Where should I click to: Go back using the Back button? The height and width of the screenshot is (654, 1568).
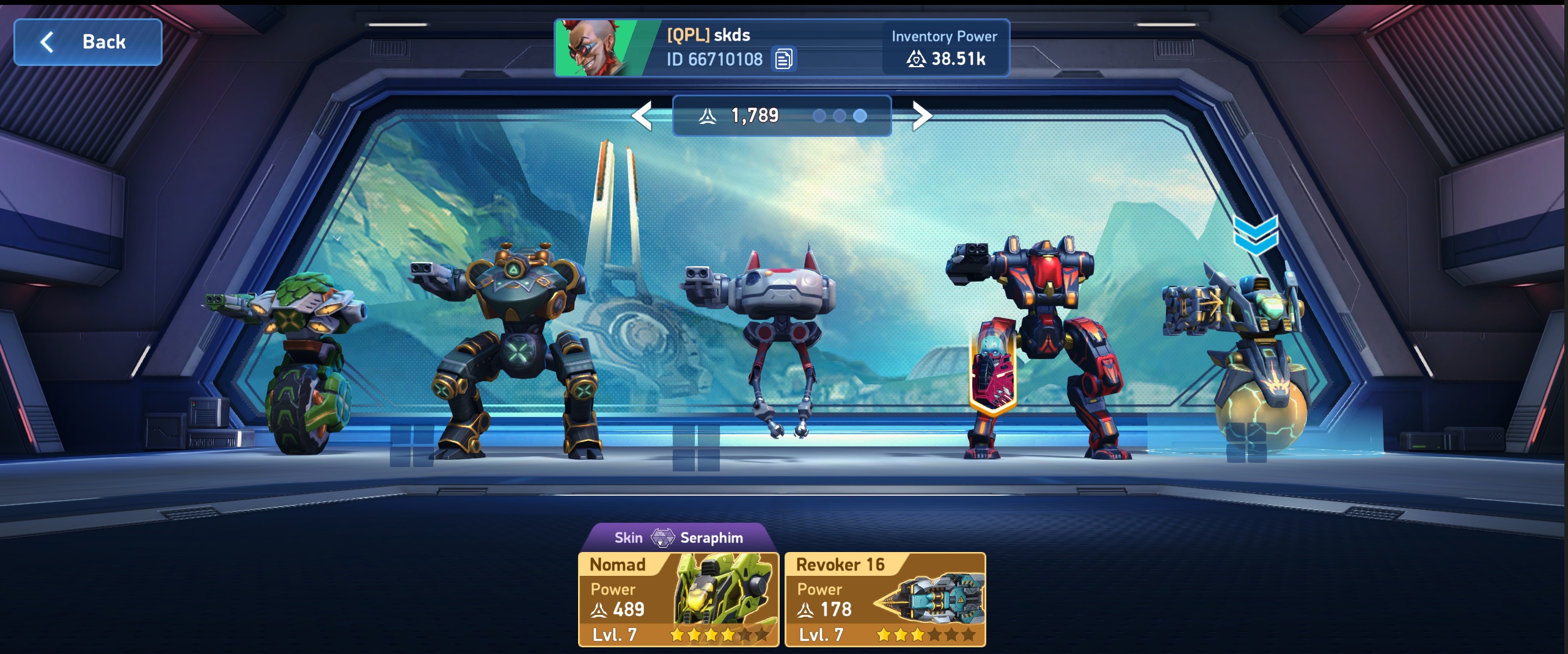(88, 42)
